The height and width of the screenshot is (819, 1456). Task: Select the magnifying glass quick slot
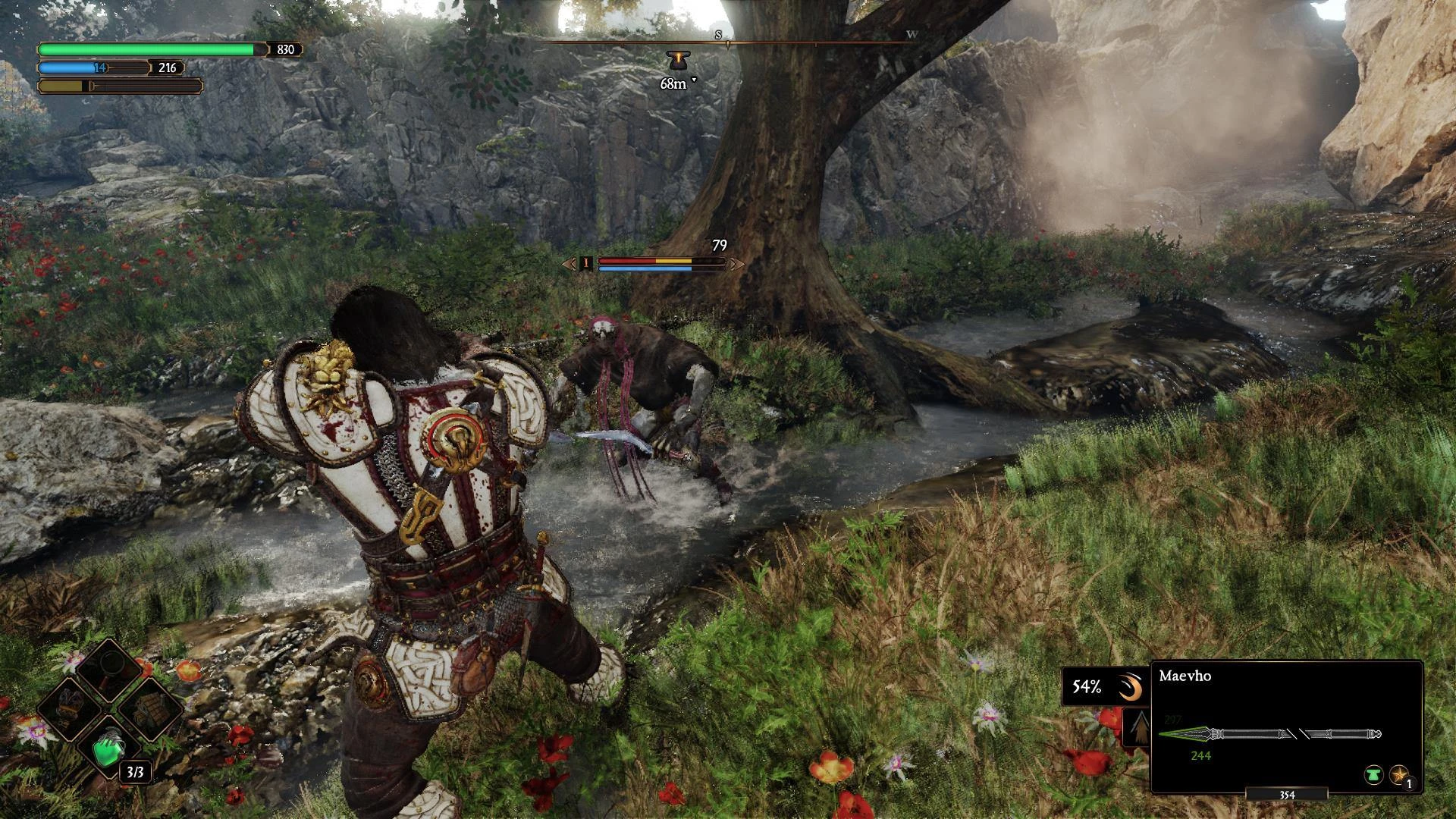click(111, 669)
